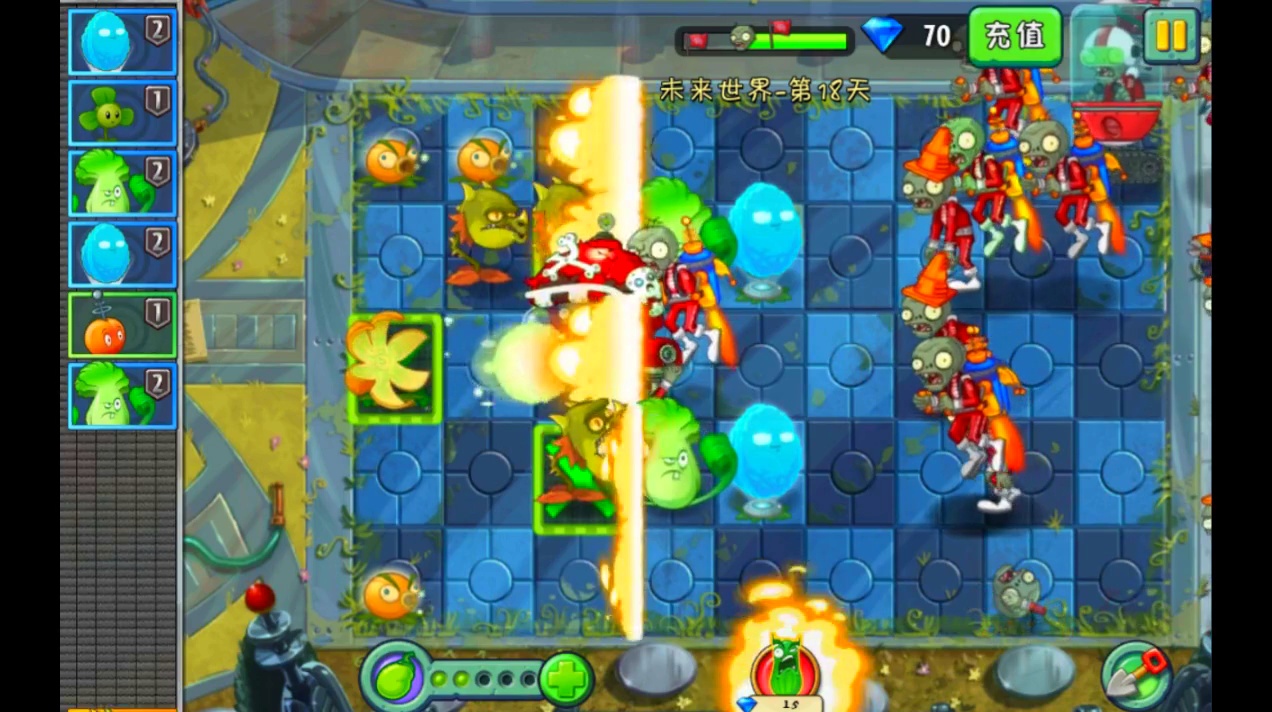Pause the game with the yellow button

(x=1170, y=36)
